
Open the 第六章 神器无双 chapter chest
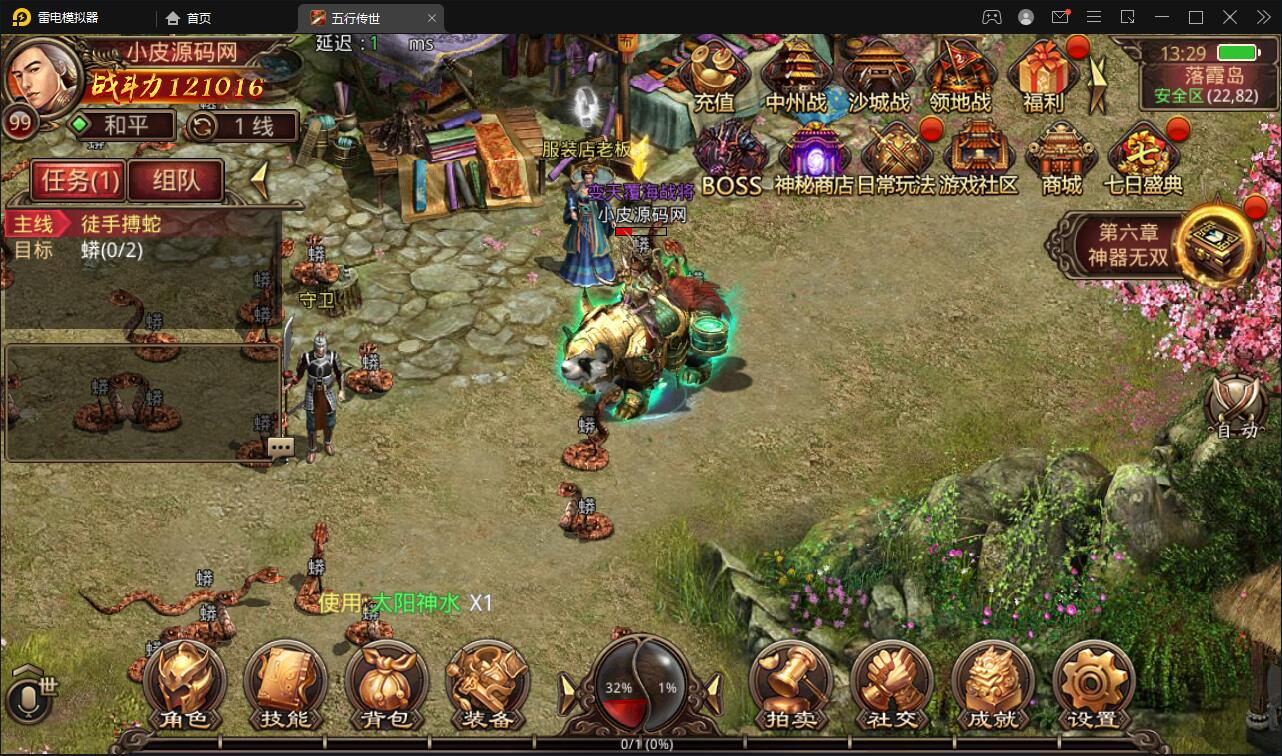[x=1214, y=243]
